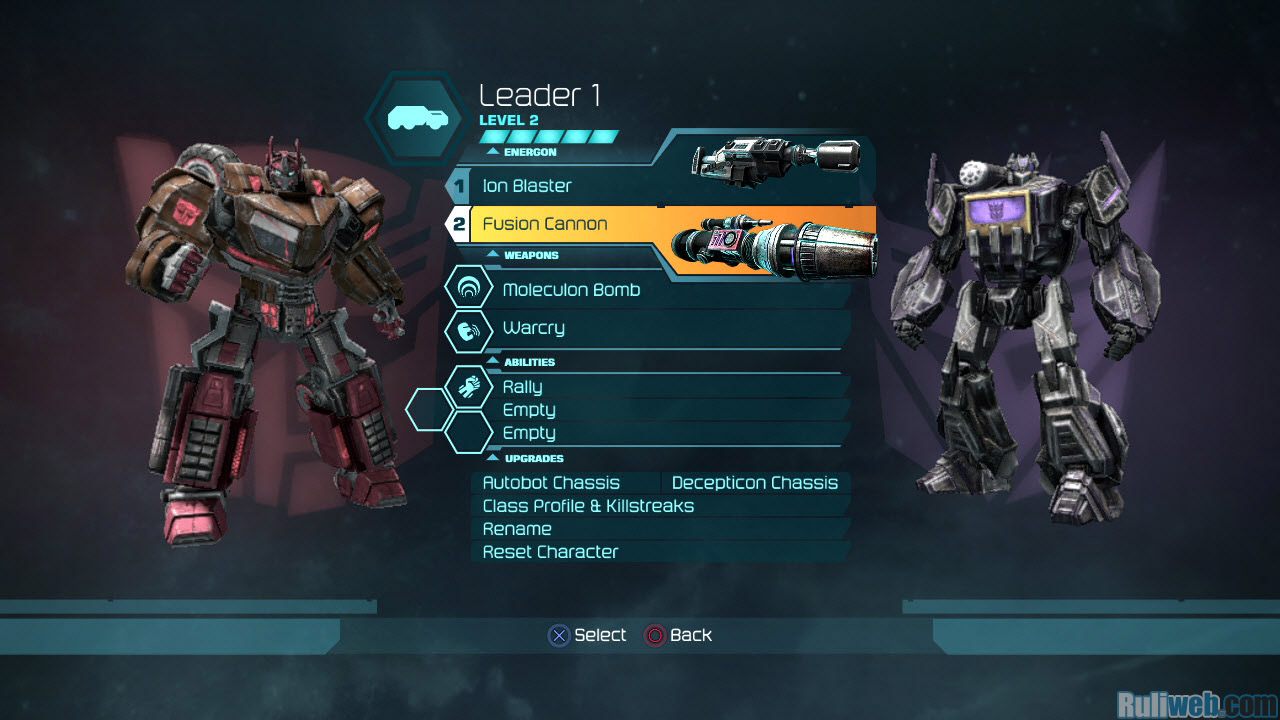Open Decepticon Chassis customization
1280x720 pixels.
(755, 483)
